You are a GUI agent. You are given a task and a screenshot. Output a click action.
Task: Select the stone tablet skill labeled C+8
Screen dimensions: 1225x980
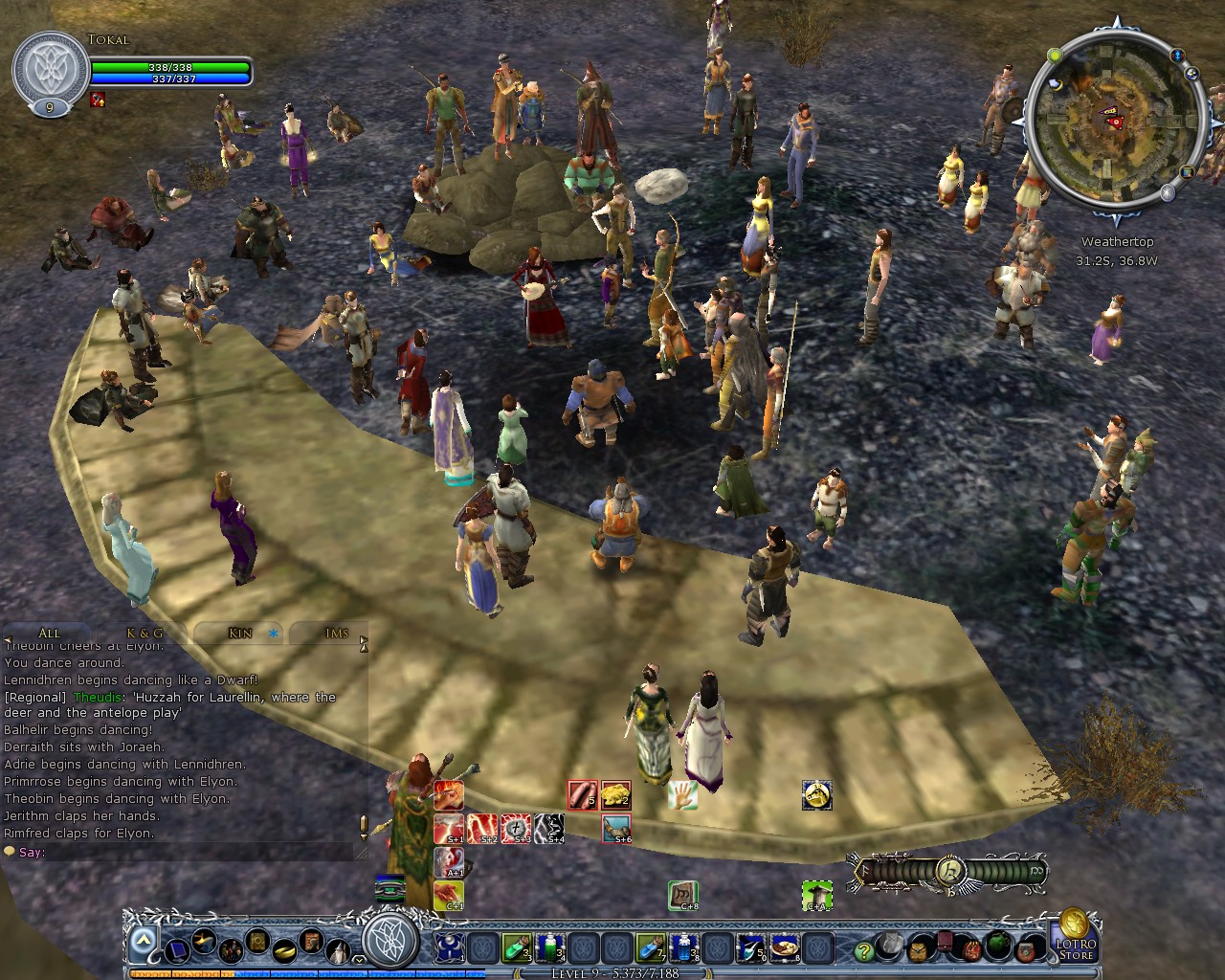point(684,894)
